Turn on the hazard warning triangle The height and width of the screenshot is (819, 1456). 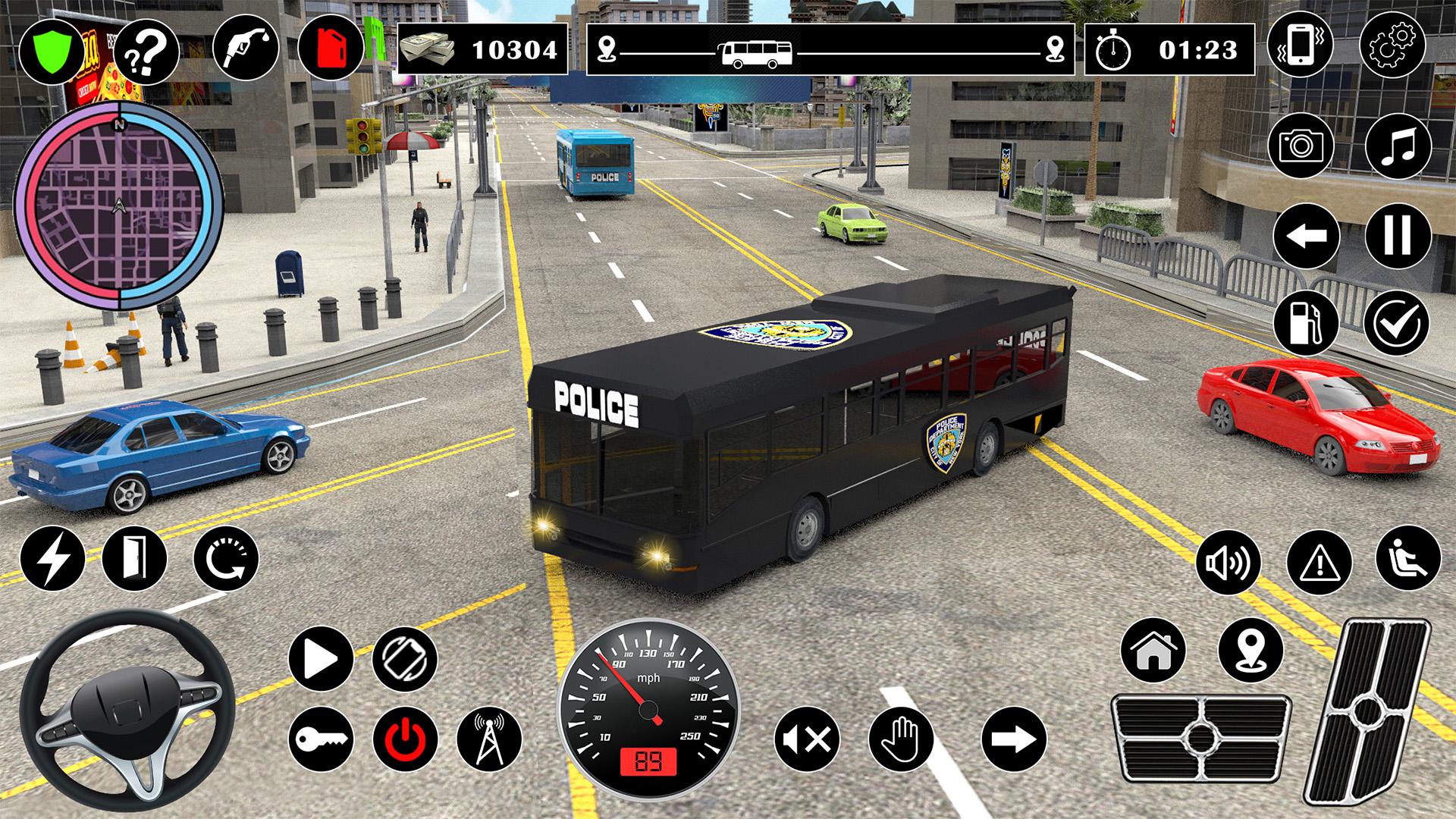1319,563
